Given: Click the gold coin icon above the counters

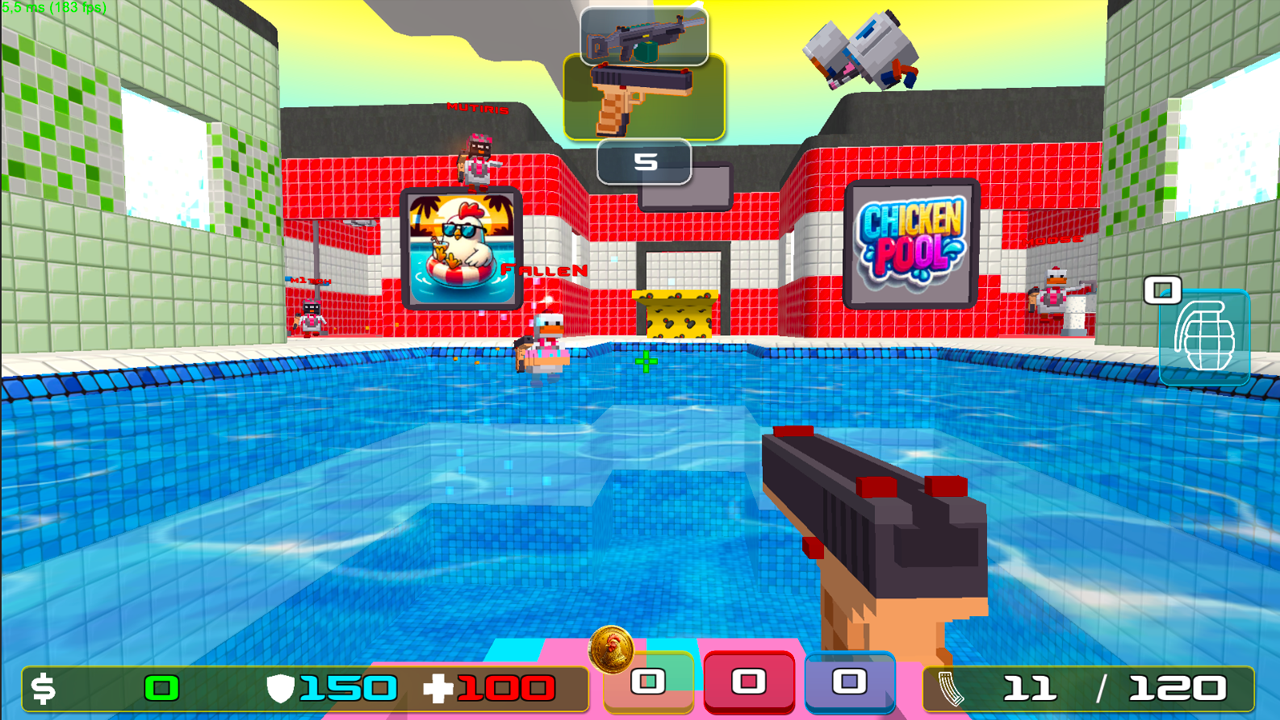Looking at the screenshot, I should pyautogui.click(x=611, y=652).
